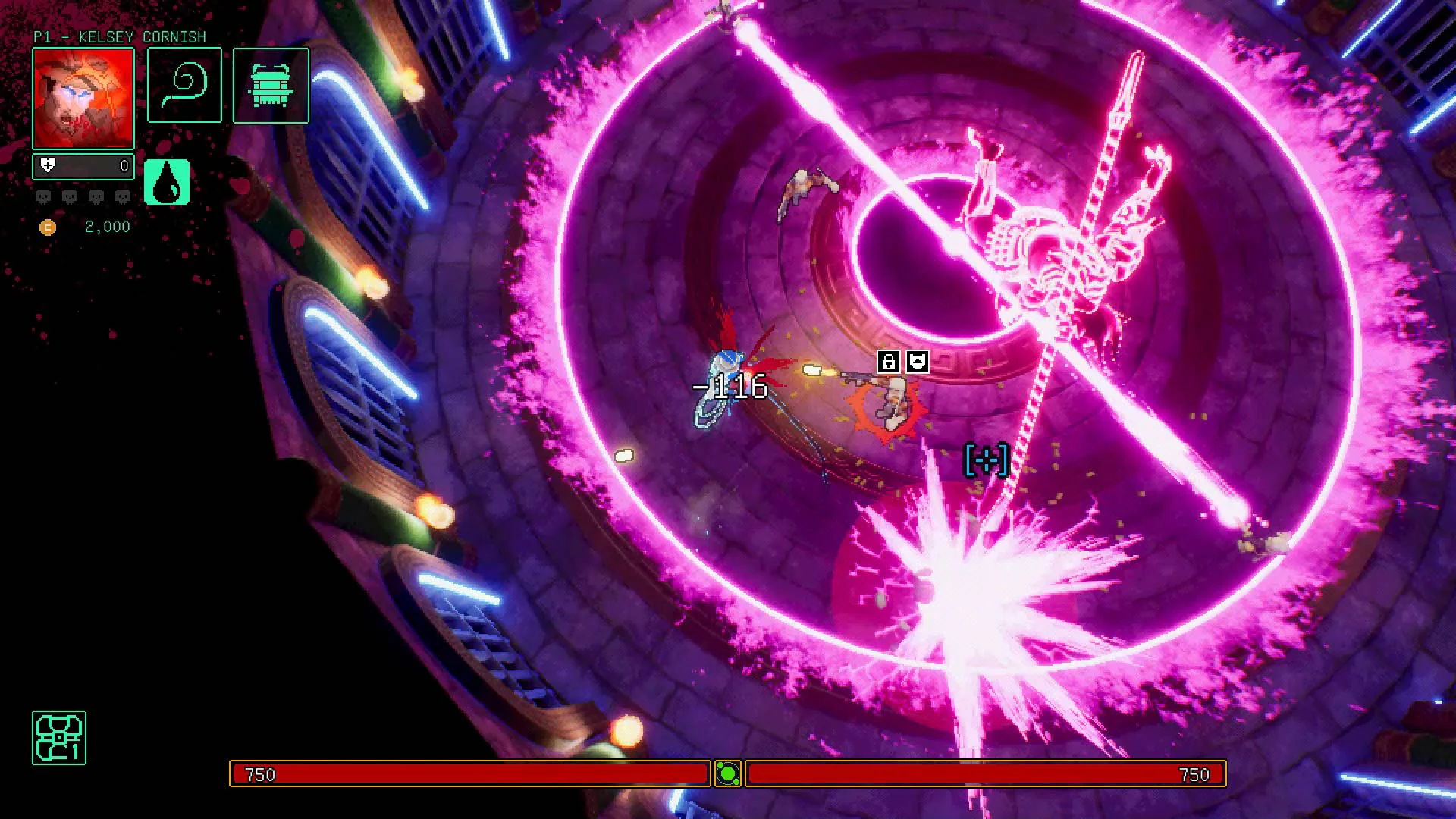Click Kelsey Cornish's character portrait
The height and width of the screenshot is (819, 1456).
(83, 98)
